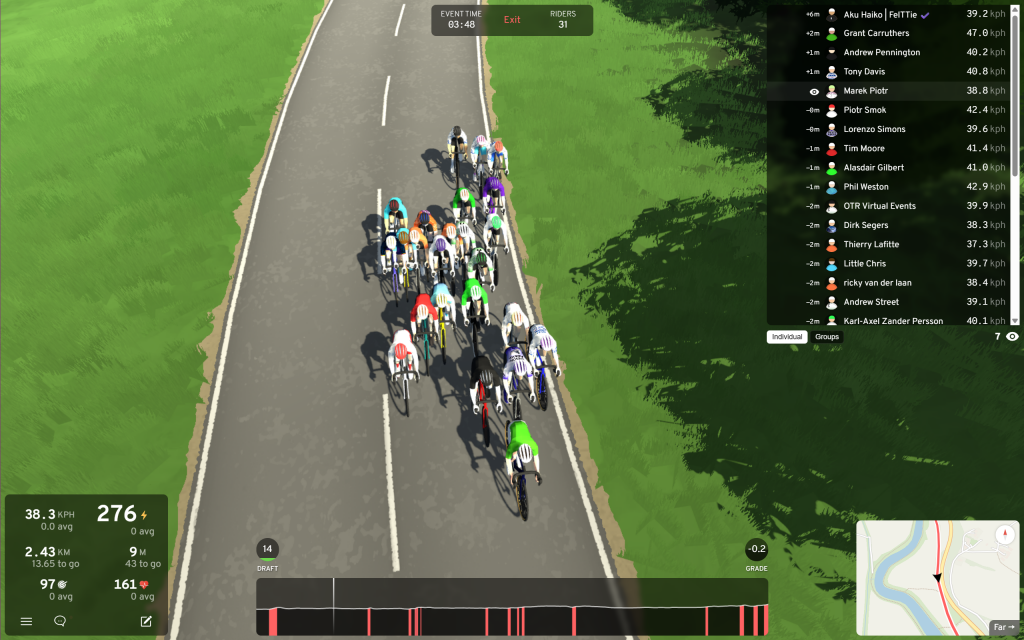The height and width of the screenshot is (640, 1024).
Task: Choose the OTR Virtual Events rider row
Action: click(879, 206)
